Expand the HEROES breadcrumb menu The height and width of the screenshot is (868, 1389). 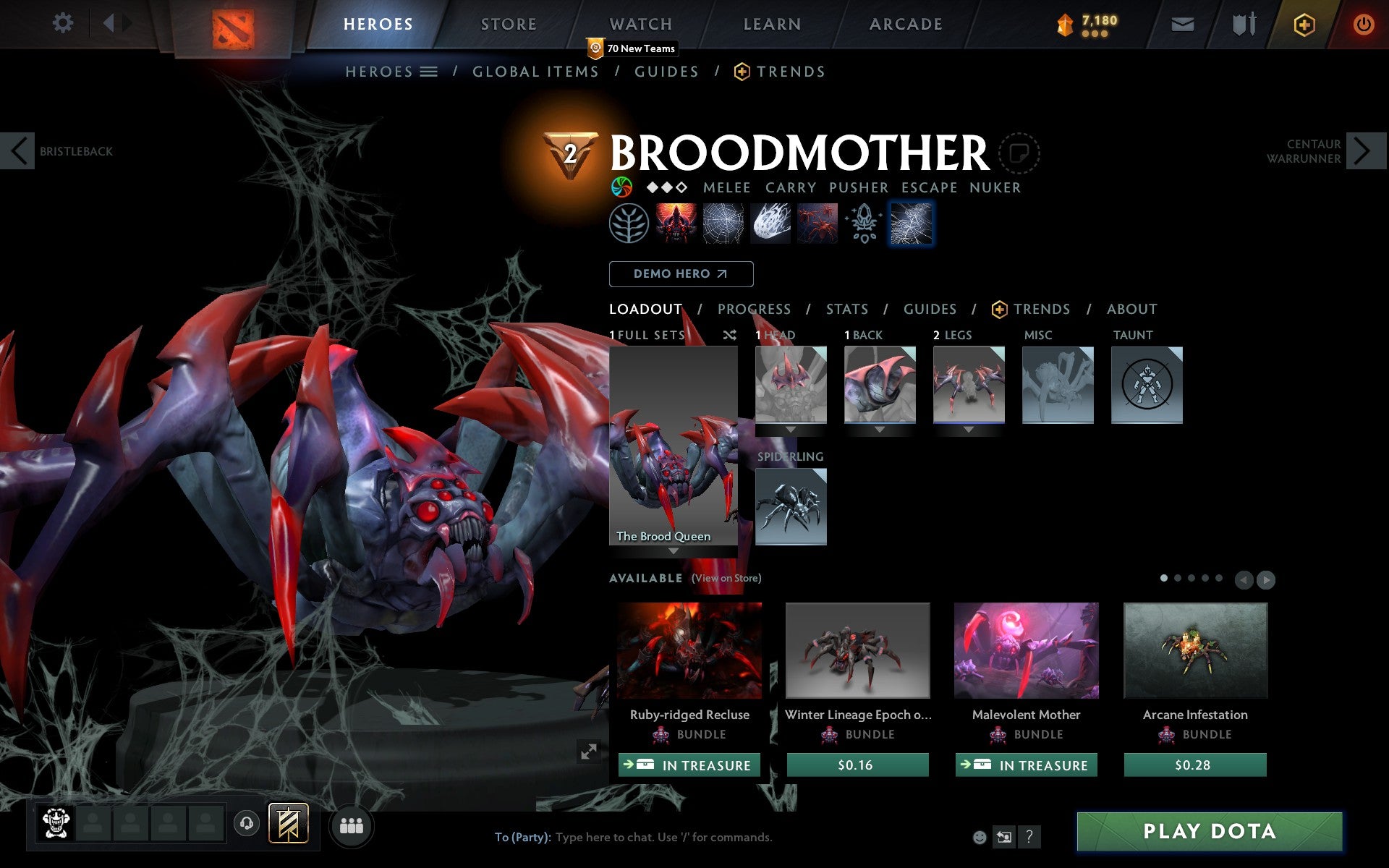(430, 72)
